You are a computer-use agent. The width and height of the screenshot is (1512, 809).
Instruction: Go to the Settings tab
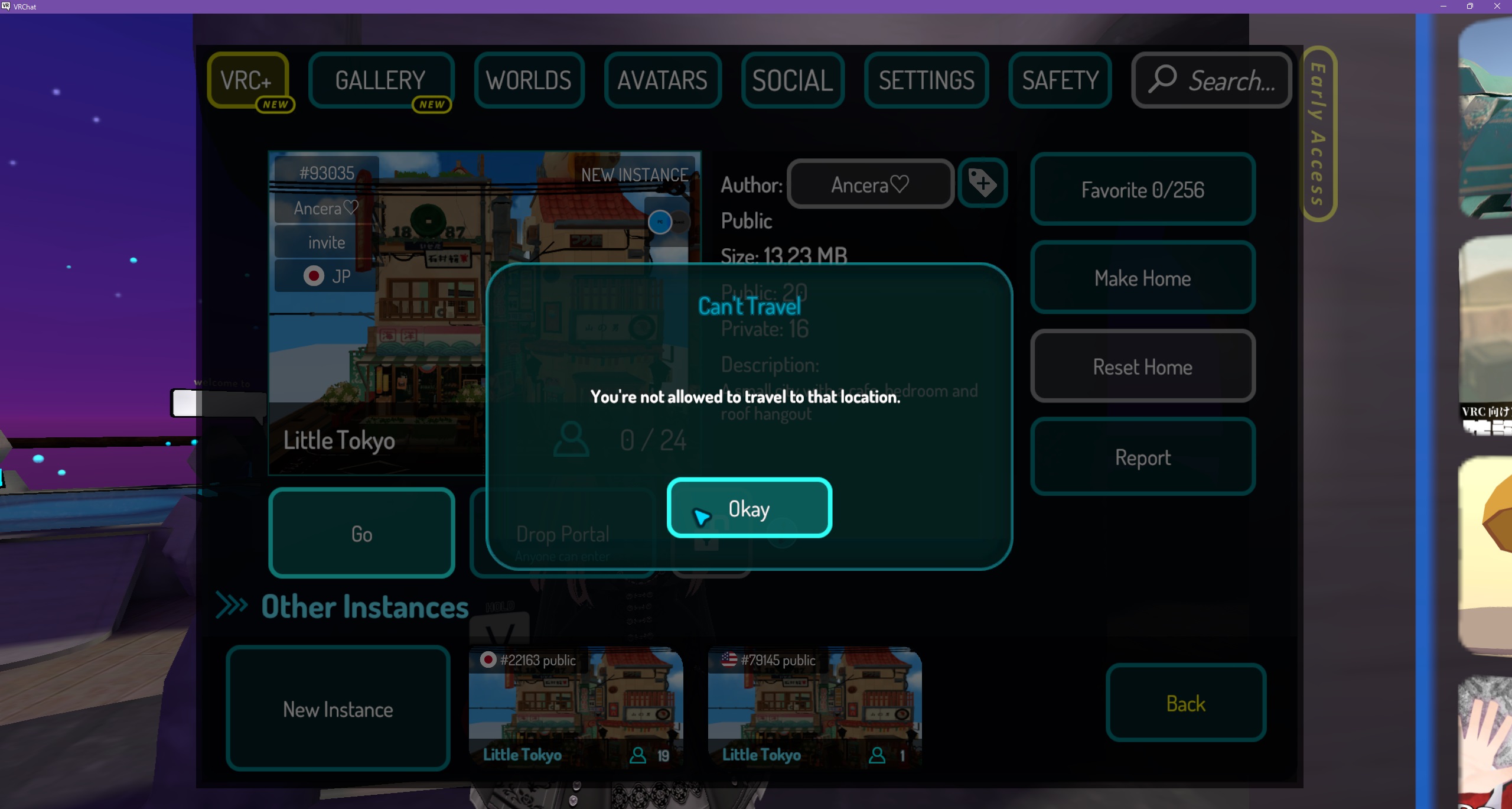click(926, 80)
